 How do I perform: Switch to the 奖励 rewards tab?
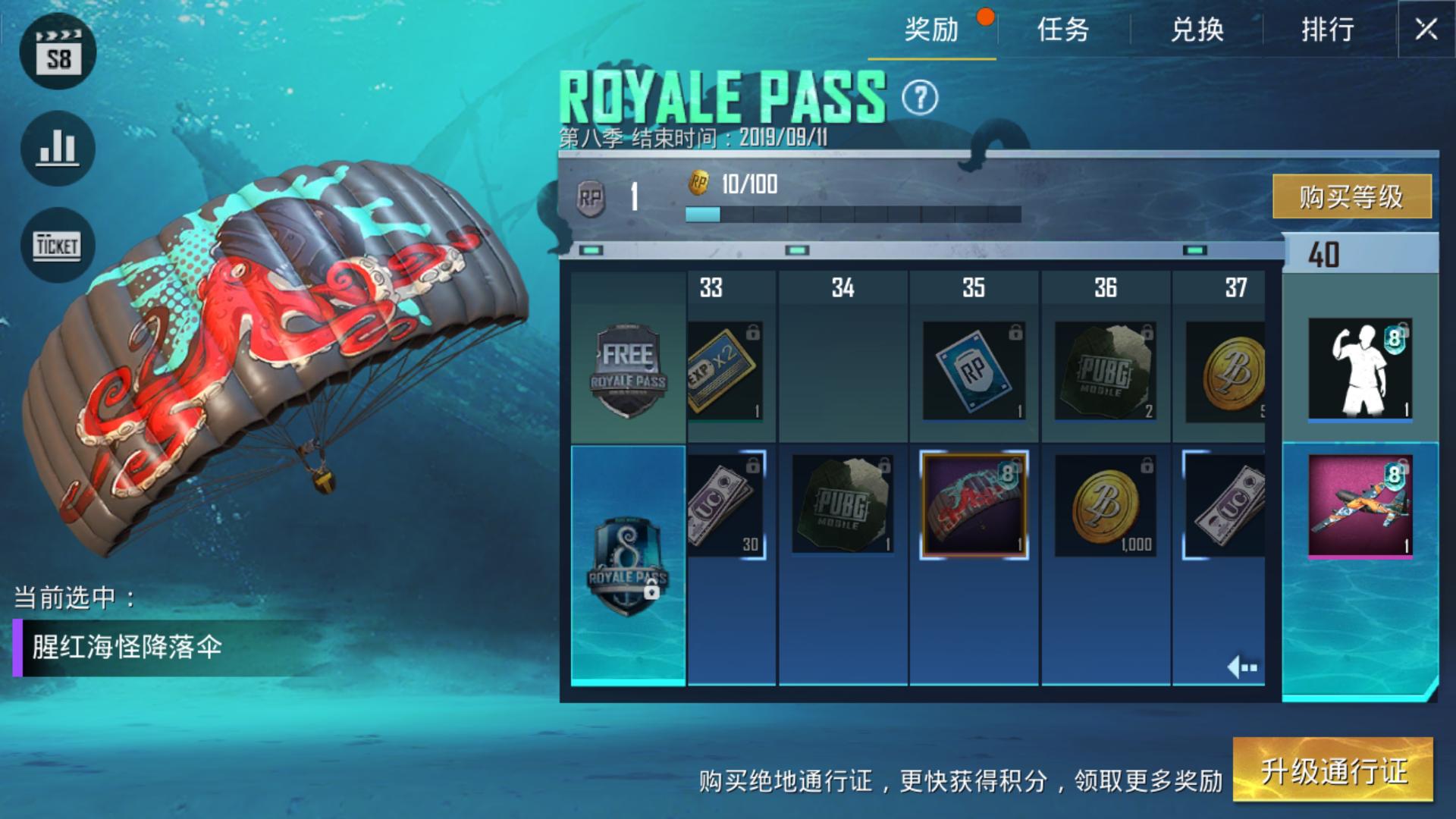(931, 30)
